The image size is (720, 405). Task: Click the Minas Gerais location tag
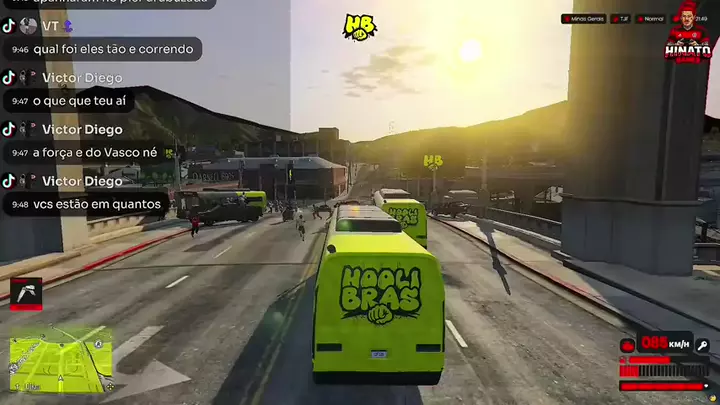[x=583, y=18]
